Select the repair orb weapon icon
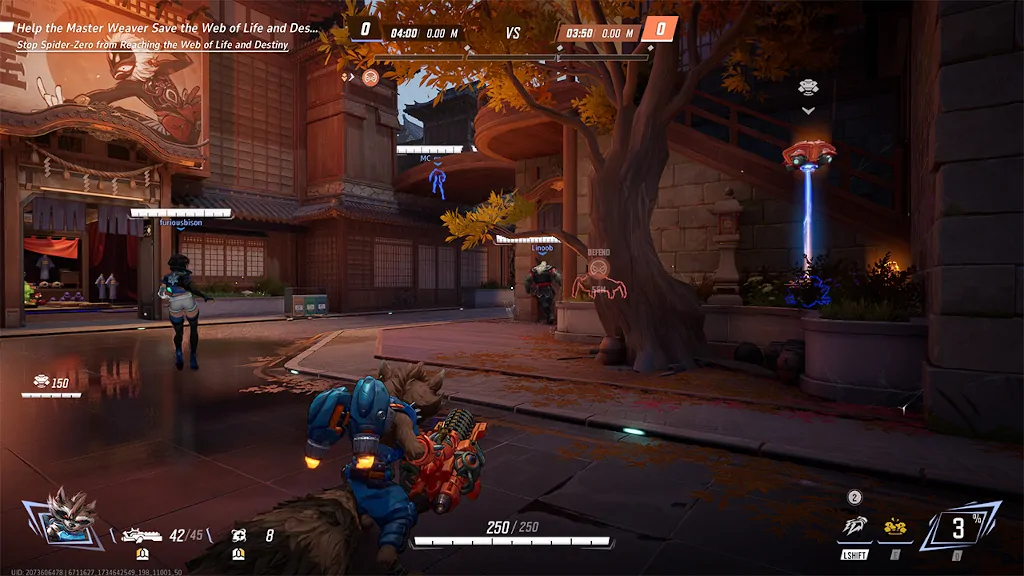The width and height of the screenshot is (1024, 576). [239, 536]
